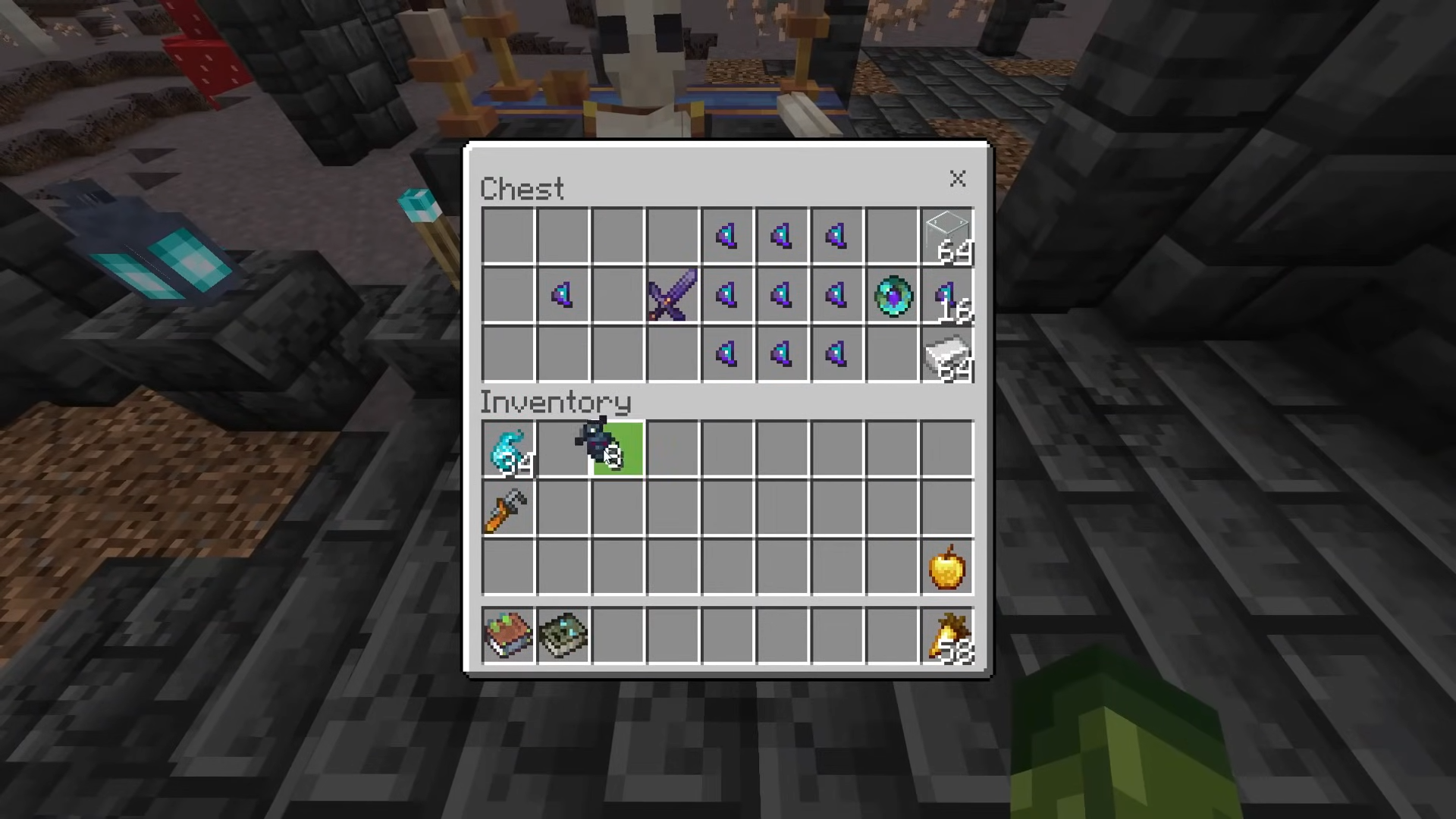Image resolution: width=1456 pixels, height=819 pixels.
Task: Select the golden item stack of 58
Action: (947, 635)
